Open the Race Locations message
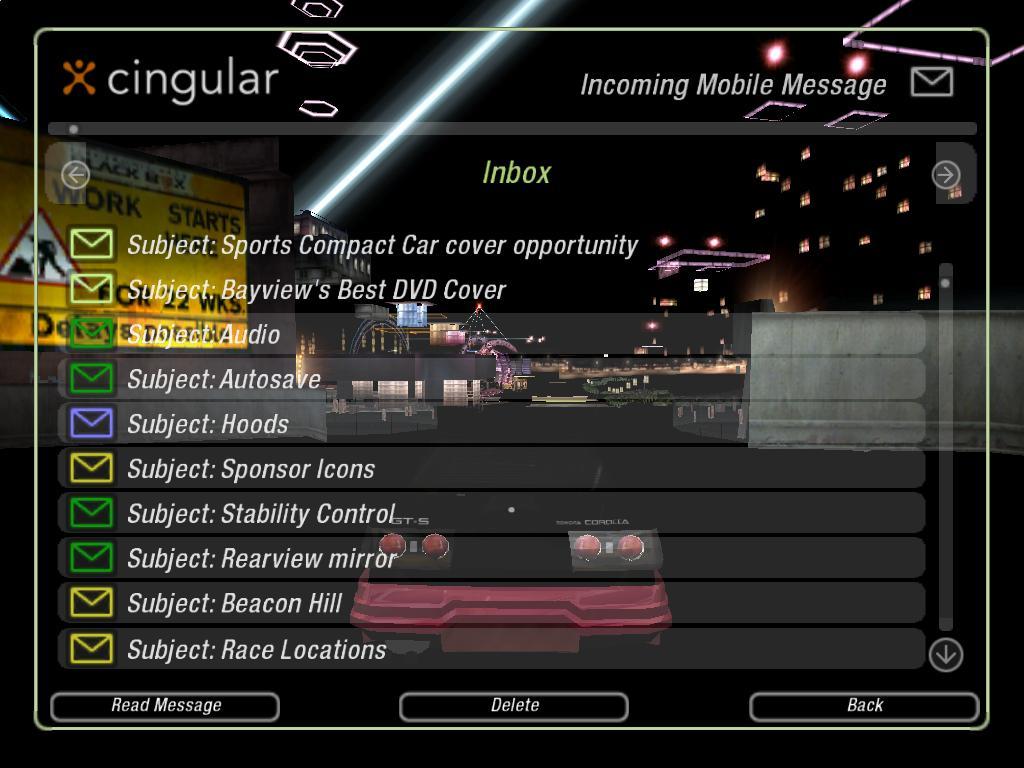Viewport: 1024px width, 768px height. point(256,650)
